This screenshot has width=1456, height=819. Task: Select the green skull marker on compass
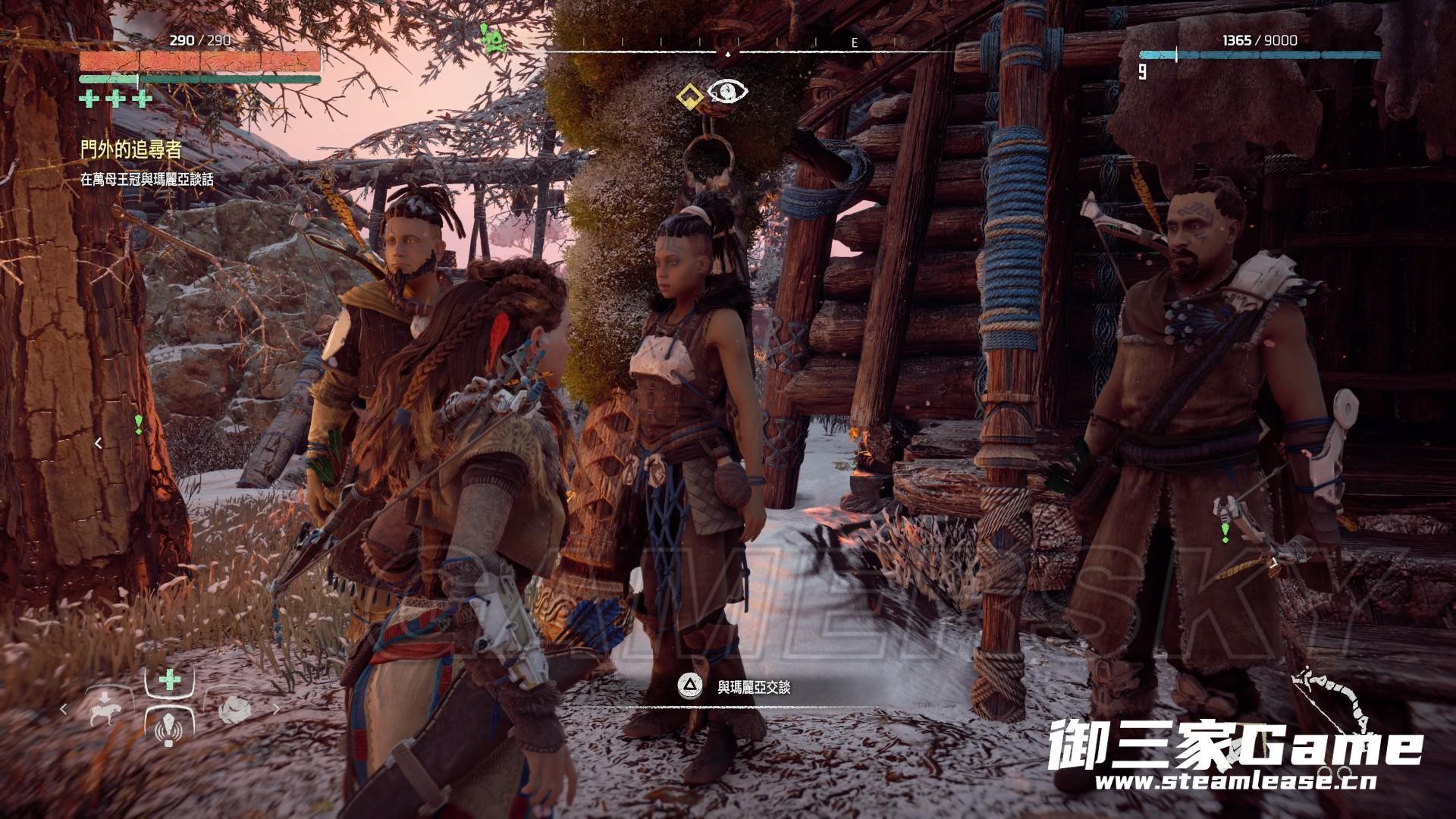(x=494, y=39)
